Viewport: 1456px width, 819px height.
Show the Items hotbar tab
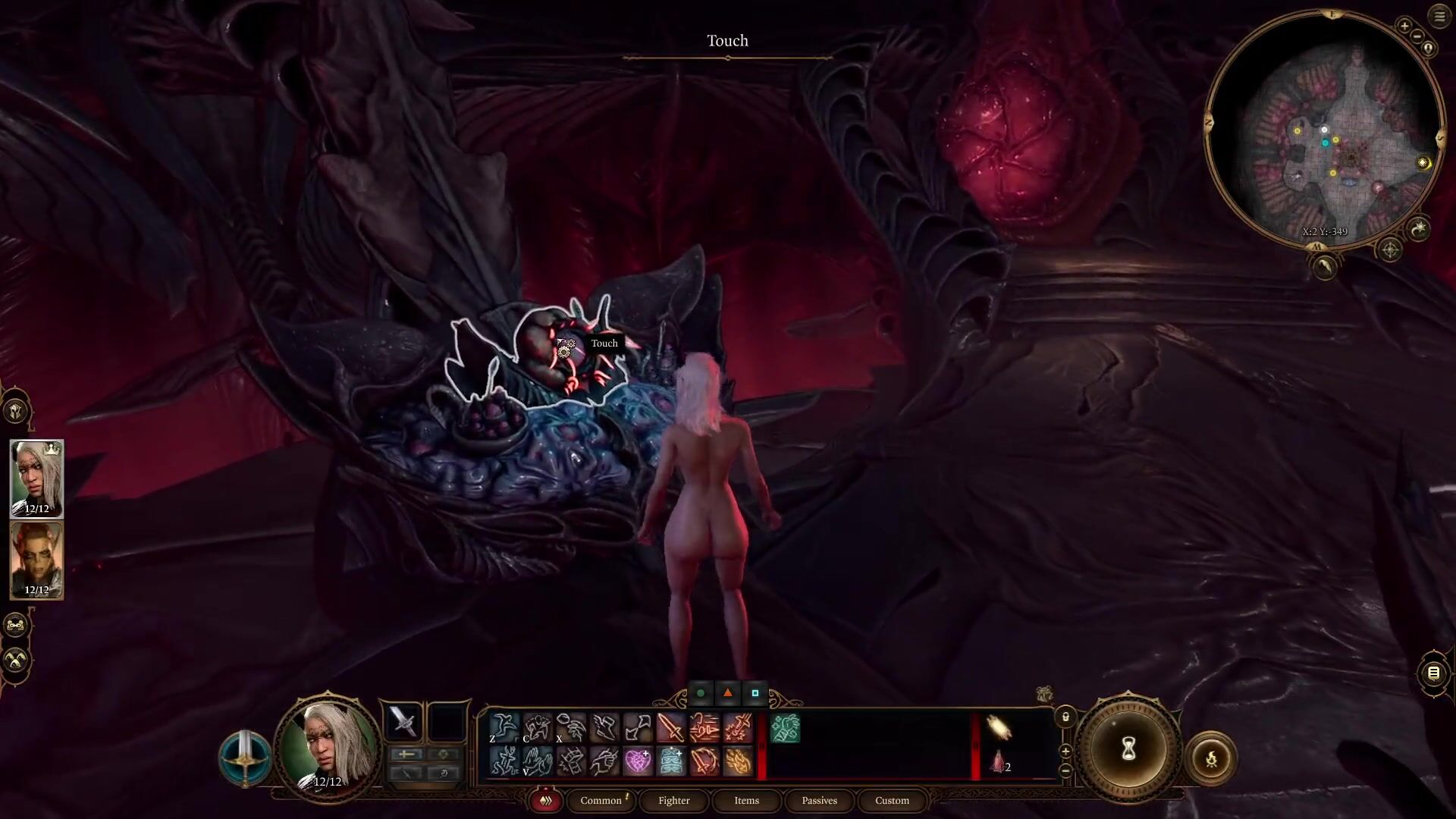pyautogui.click(x=747, y=800)
